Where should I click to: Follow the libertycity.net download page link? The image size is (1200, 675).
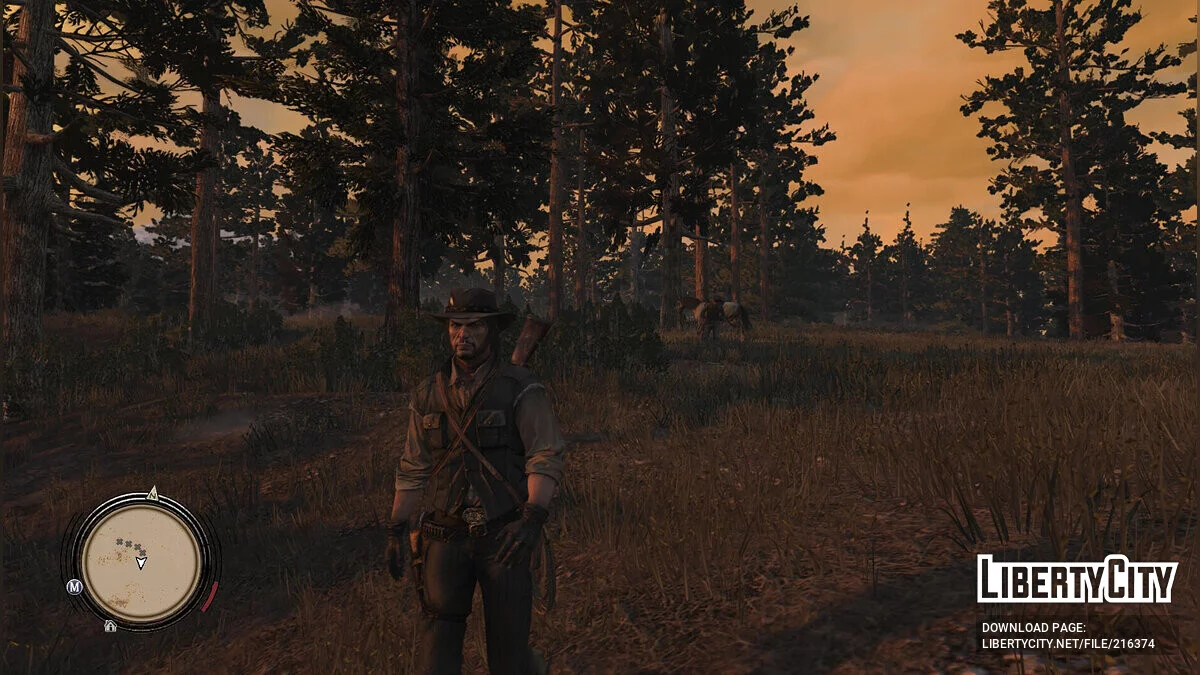tap(1067, 644)
